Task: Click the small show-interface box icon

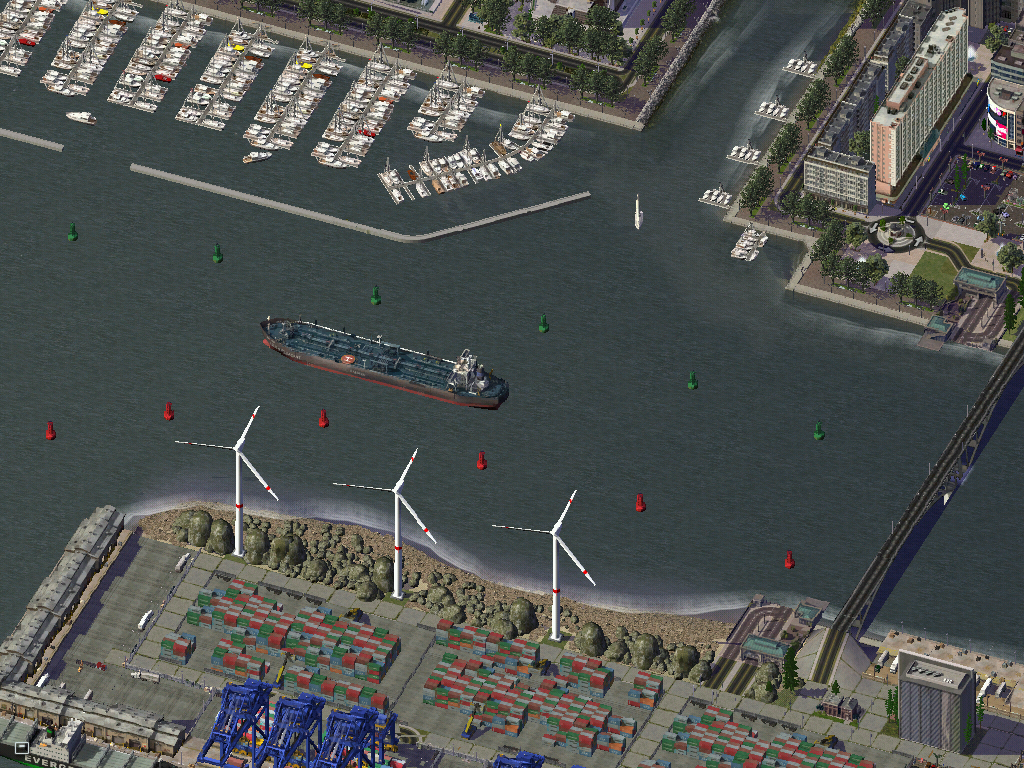Action: coord(21,747)
